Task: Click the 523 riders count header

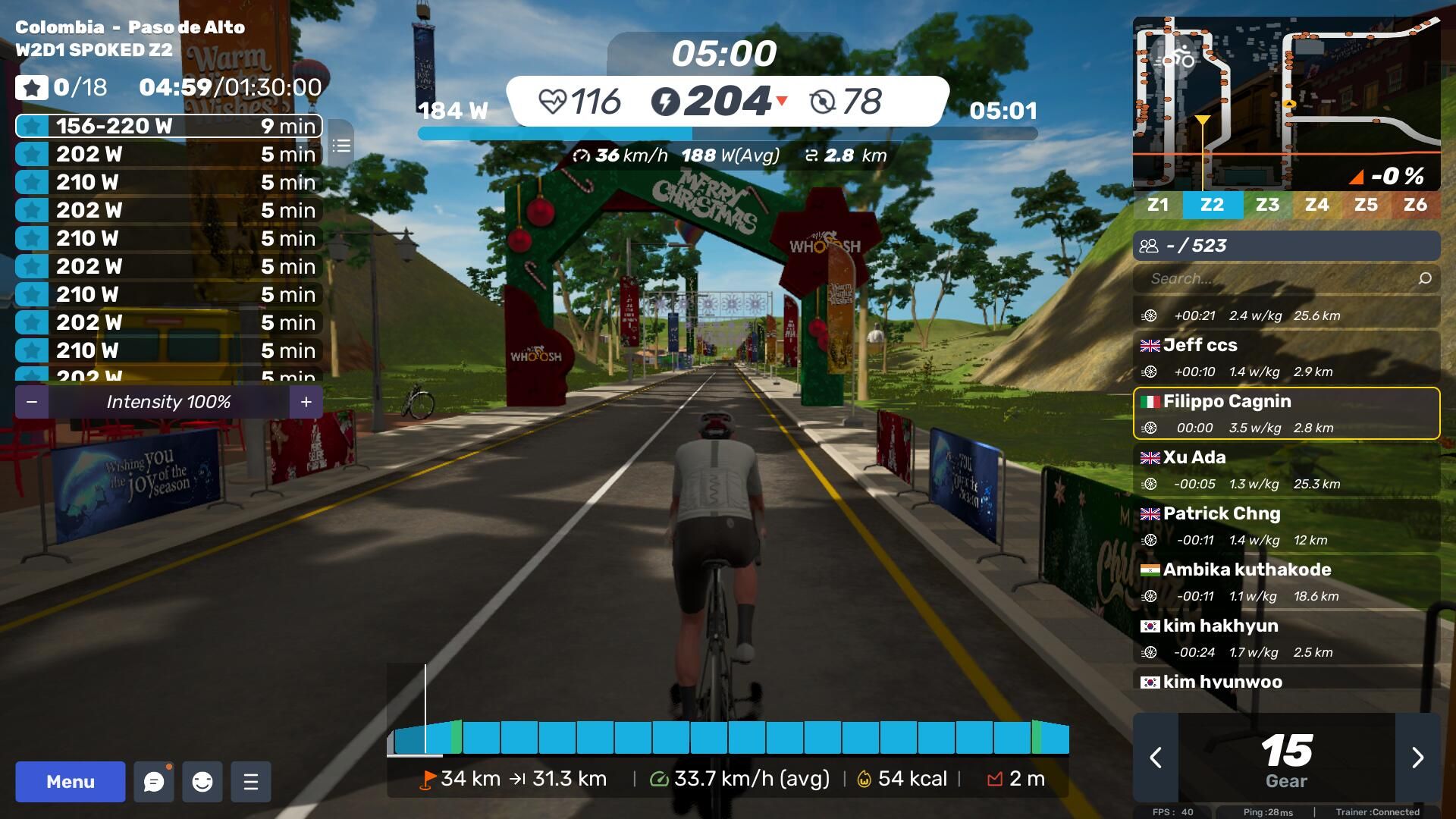Action: (1286, 246)
